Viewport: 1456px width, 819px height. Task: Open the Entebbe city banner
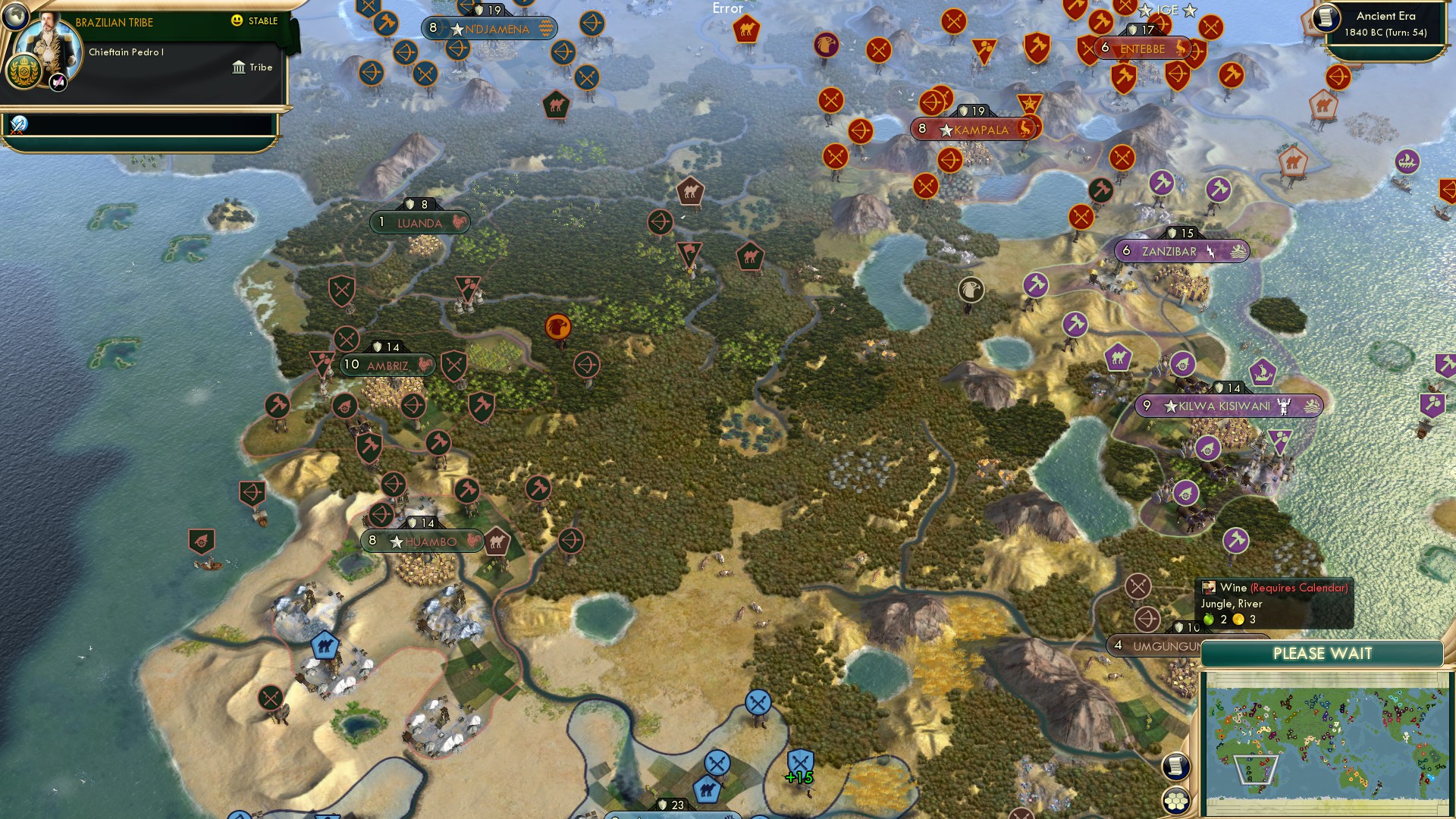click(1141, 49)
